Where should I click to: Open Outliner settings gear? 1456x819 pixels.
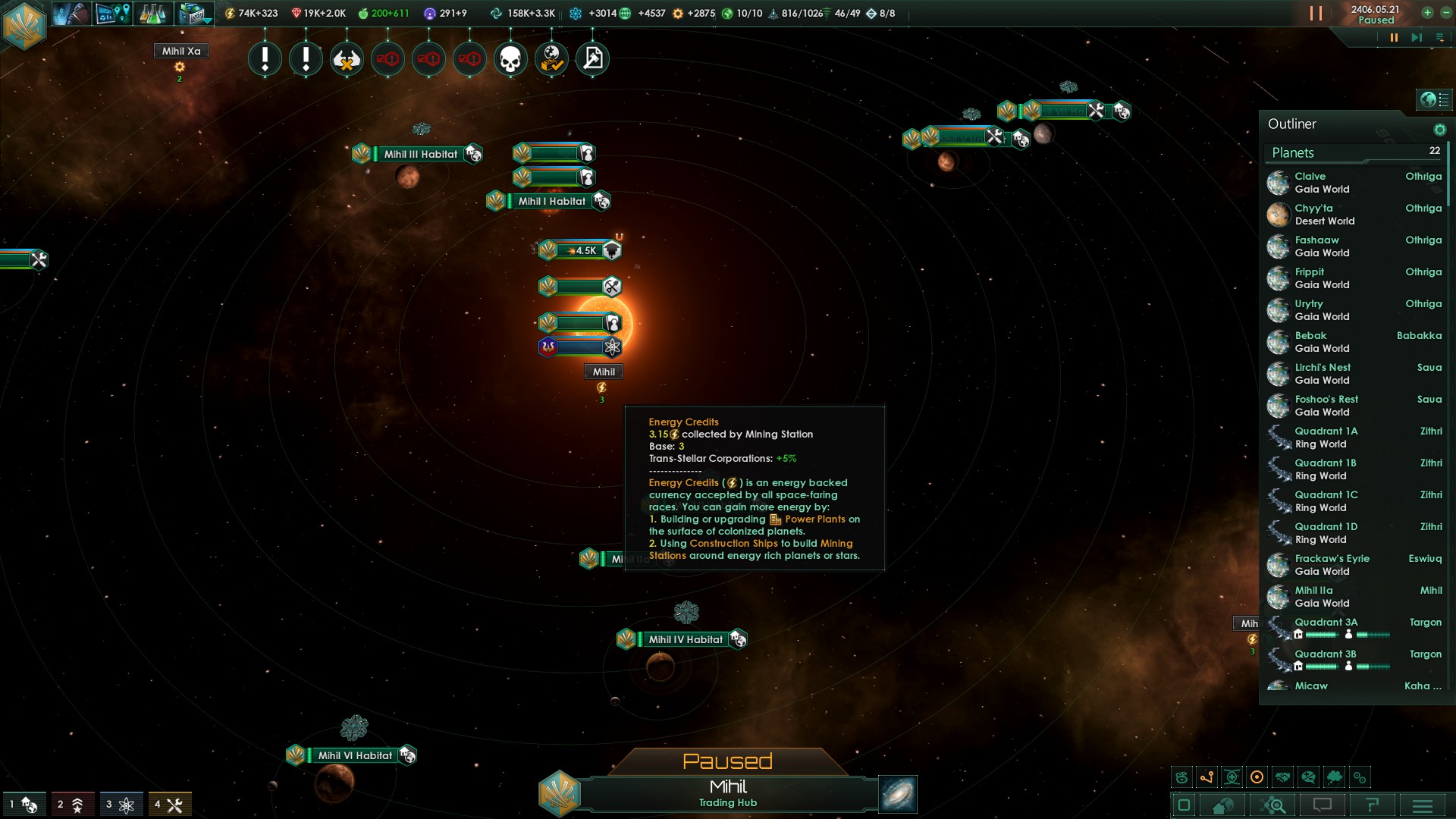coord(1439,130)
